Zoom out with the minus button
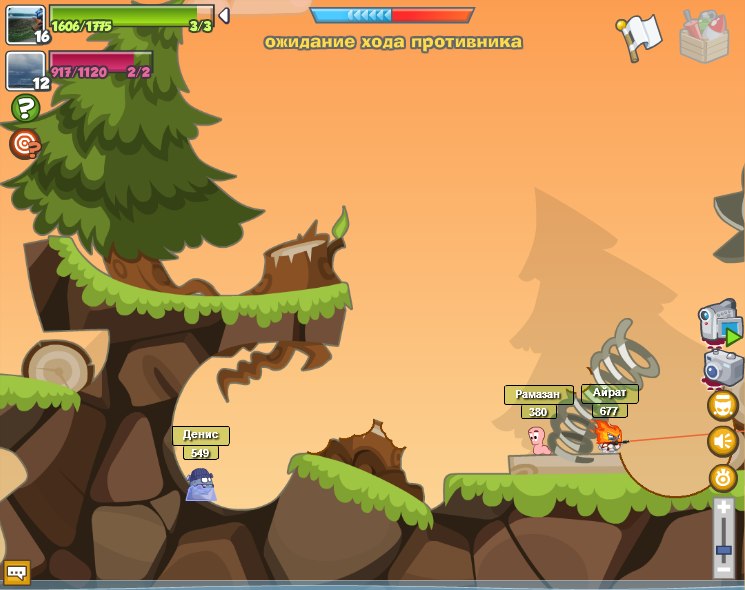 [x=724, y=569]
